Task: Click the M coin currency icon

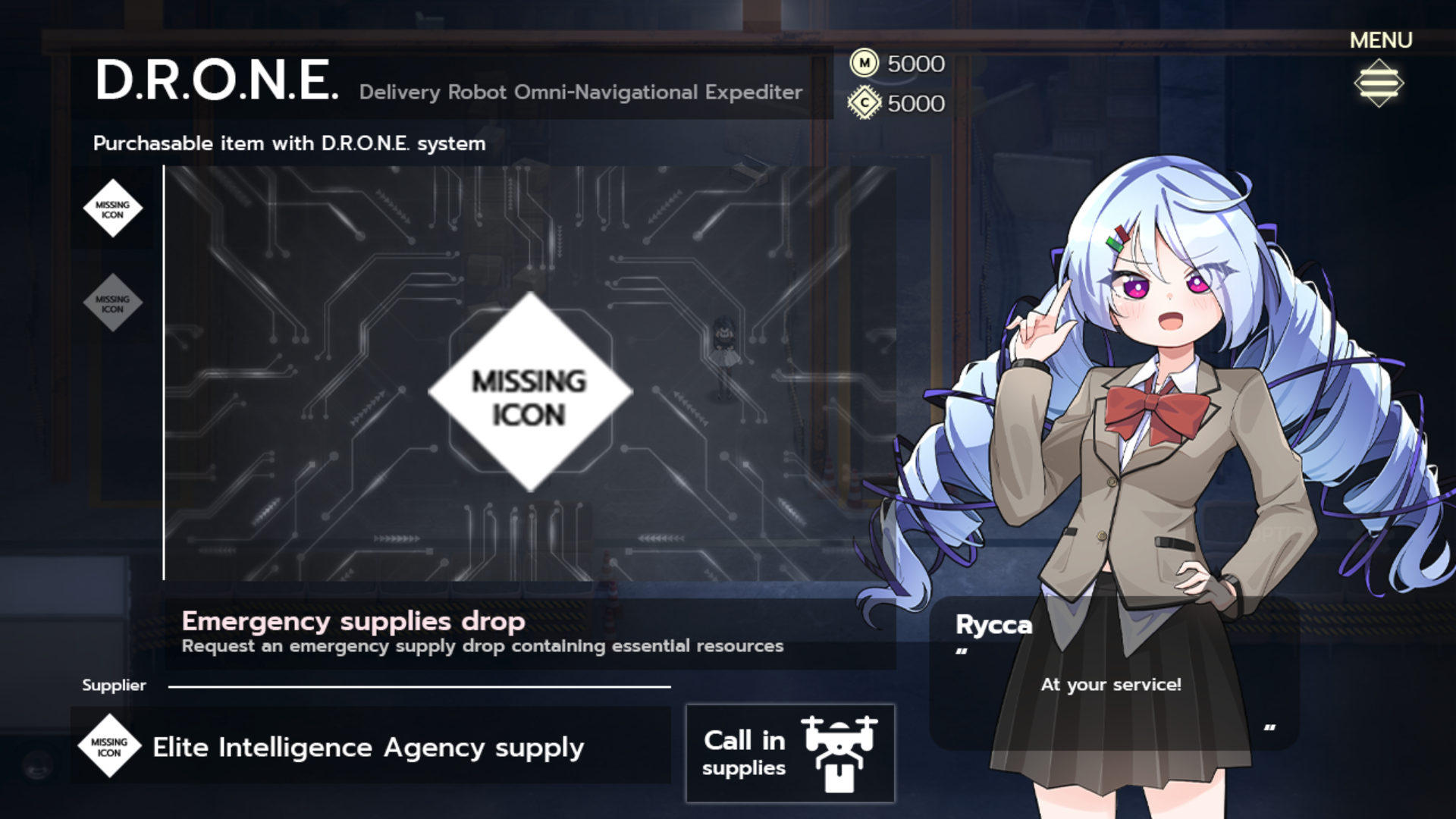Action: [864, 64]
